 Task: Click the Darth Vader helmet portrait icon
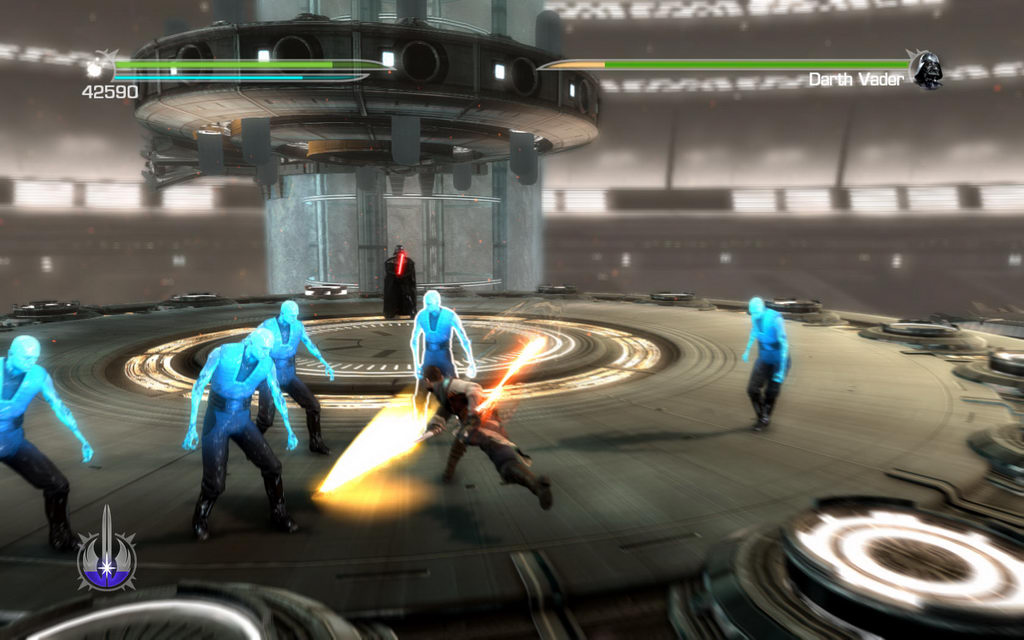pyautogui.click(x=926, y=69)
